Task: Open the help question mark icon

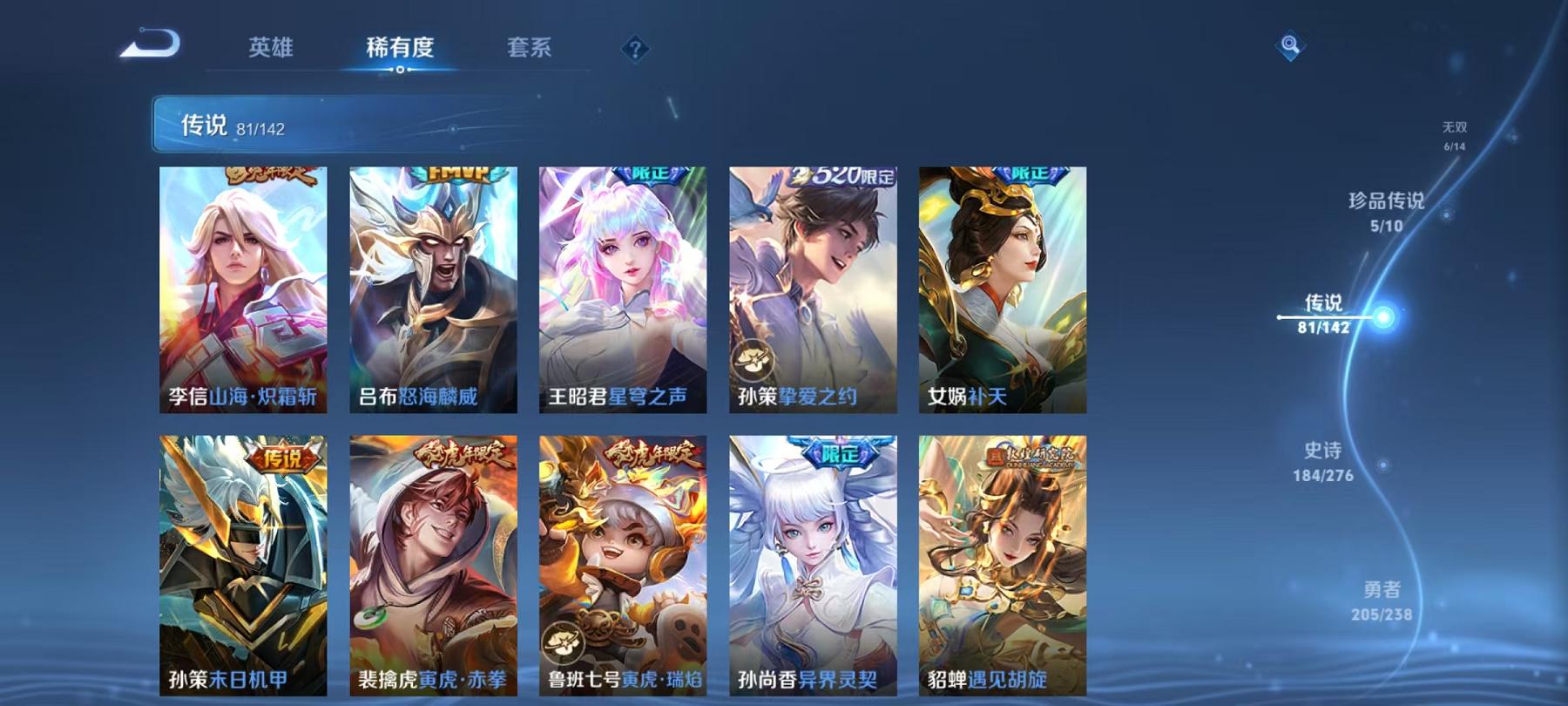Action: [x=637, y=50]
